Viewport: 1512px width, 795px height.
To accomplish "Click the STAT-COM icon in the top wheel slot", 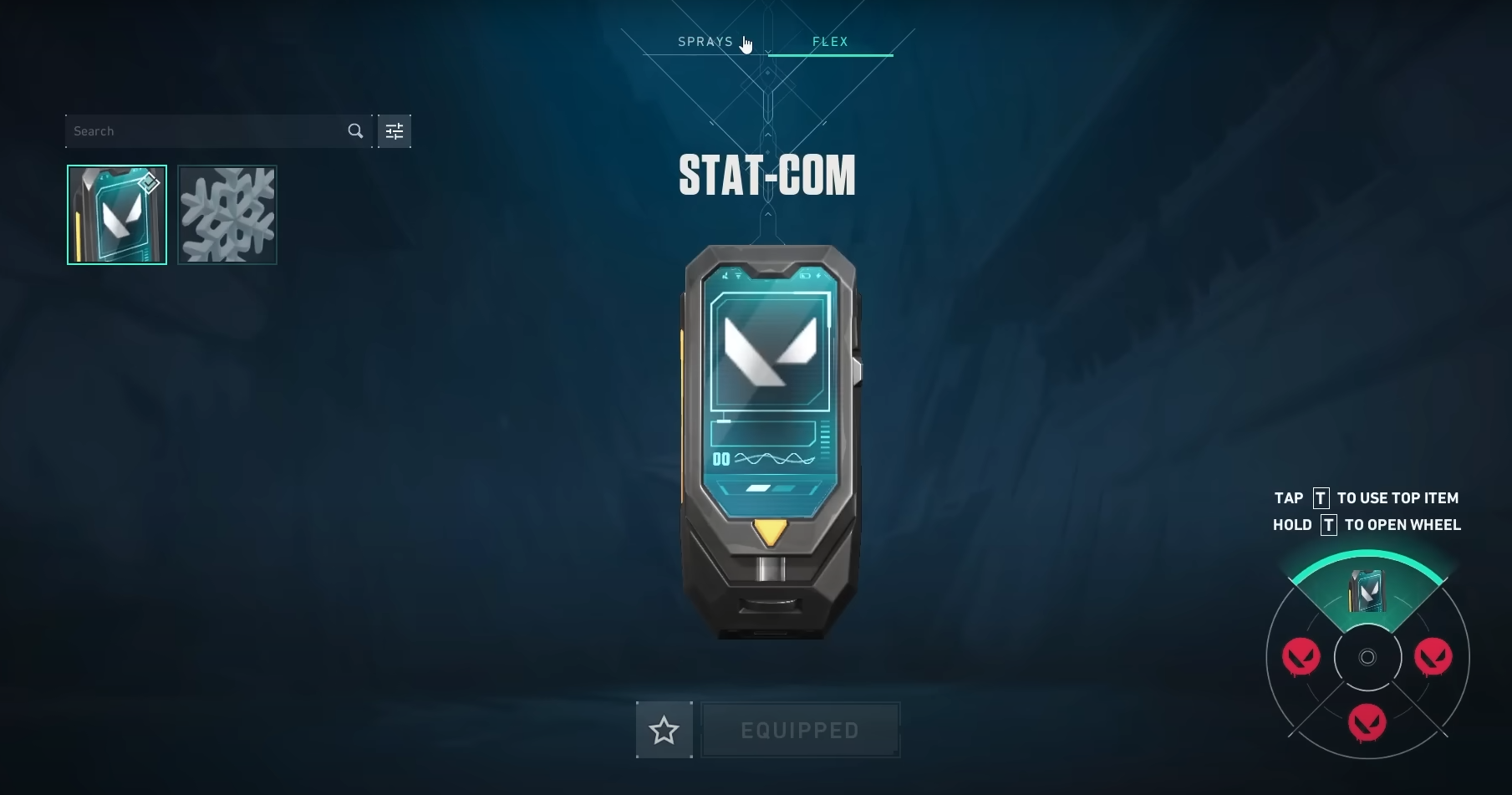I will tap(1367, 590).
